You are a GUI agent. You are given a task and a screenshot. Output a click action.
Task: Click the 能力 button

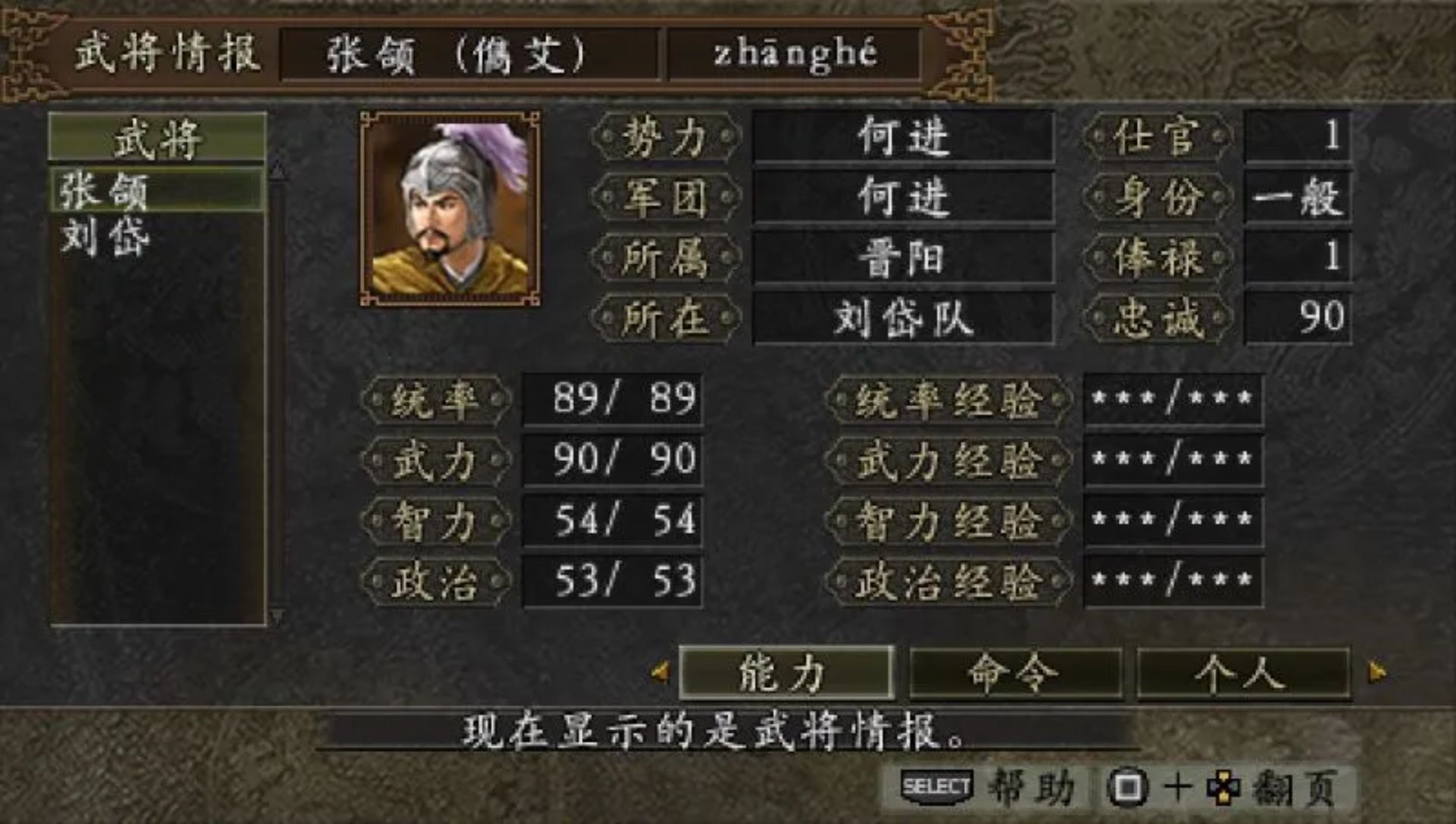coord(785,672)
